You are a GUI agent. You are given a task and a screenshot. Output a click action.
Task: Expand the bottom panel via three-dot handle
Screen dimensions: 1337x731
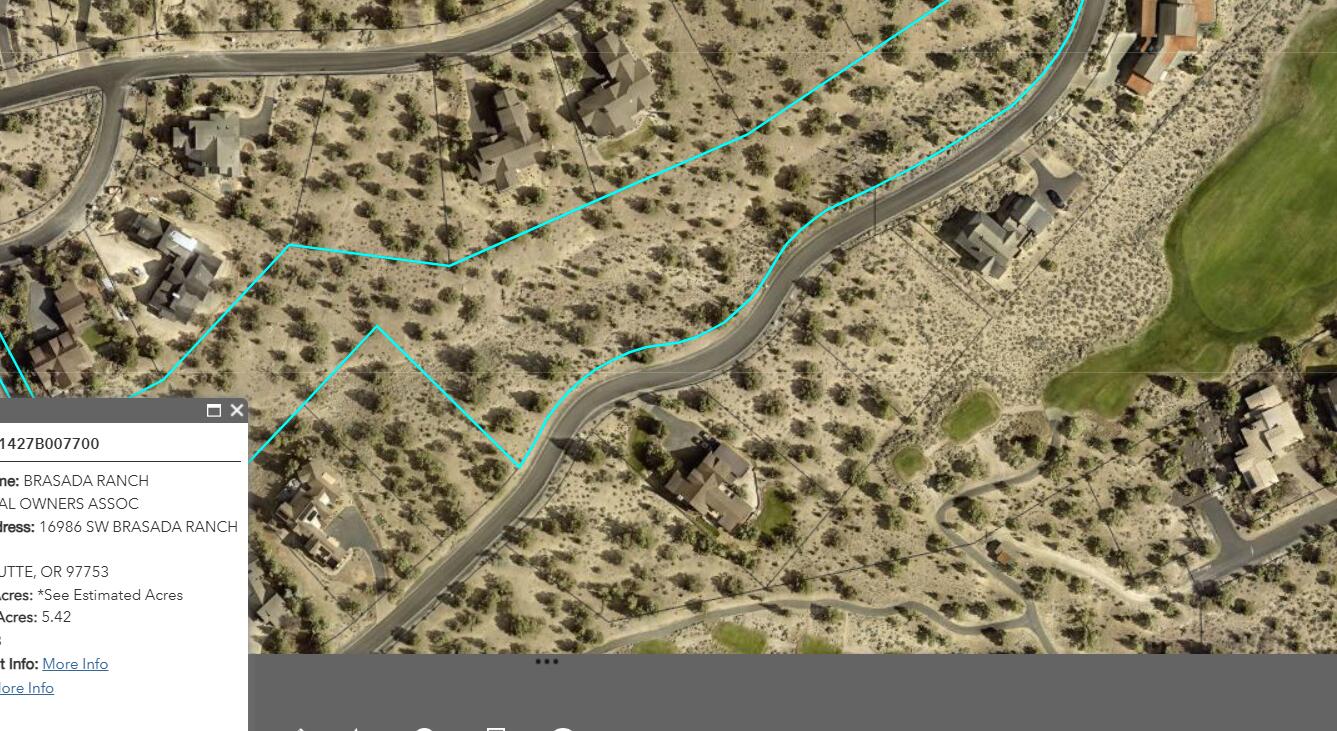[548, 661]
